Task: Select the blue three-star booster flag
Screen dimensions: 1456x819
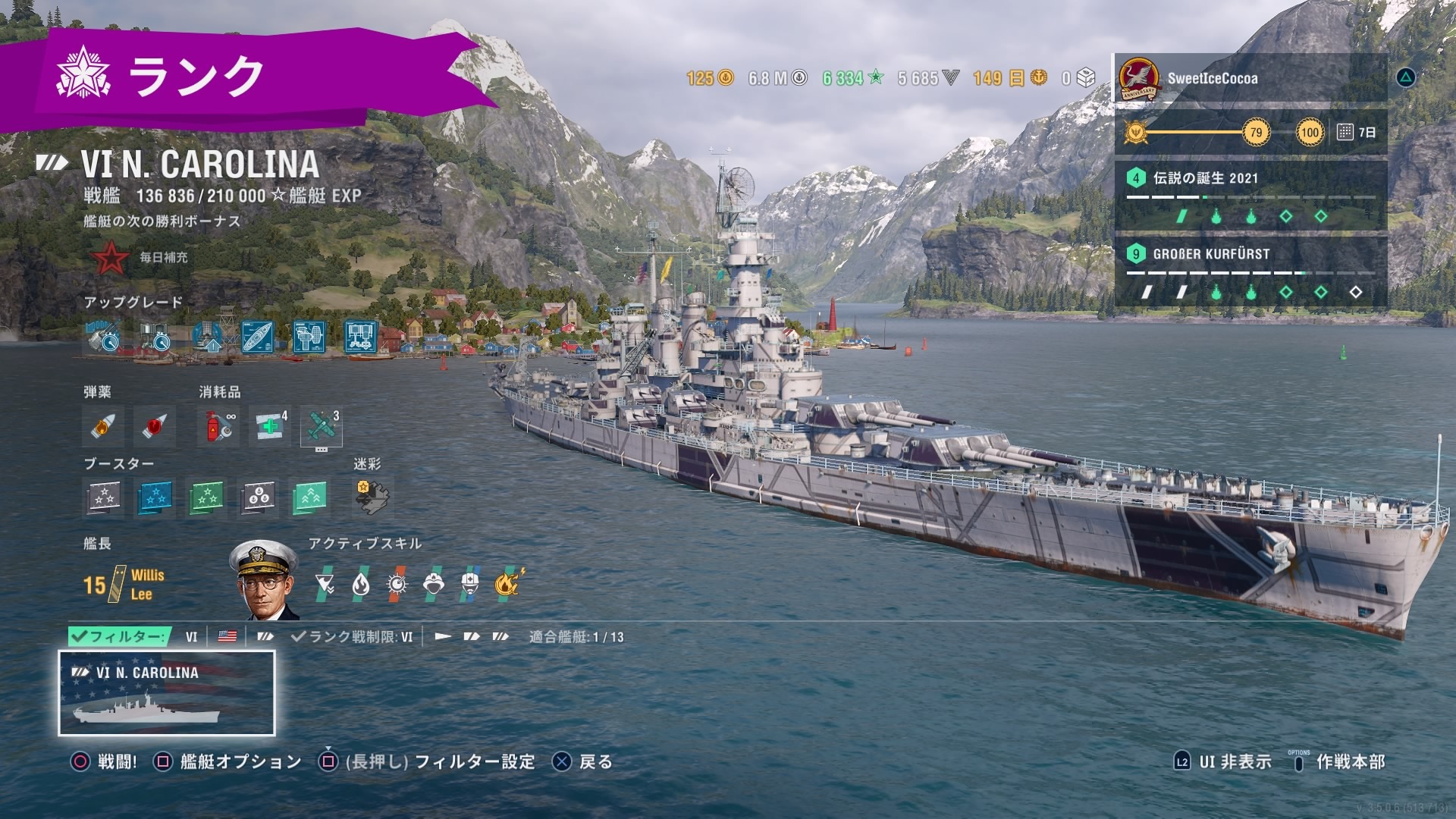Action: (155, 497)
